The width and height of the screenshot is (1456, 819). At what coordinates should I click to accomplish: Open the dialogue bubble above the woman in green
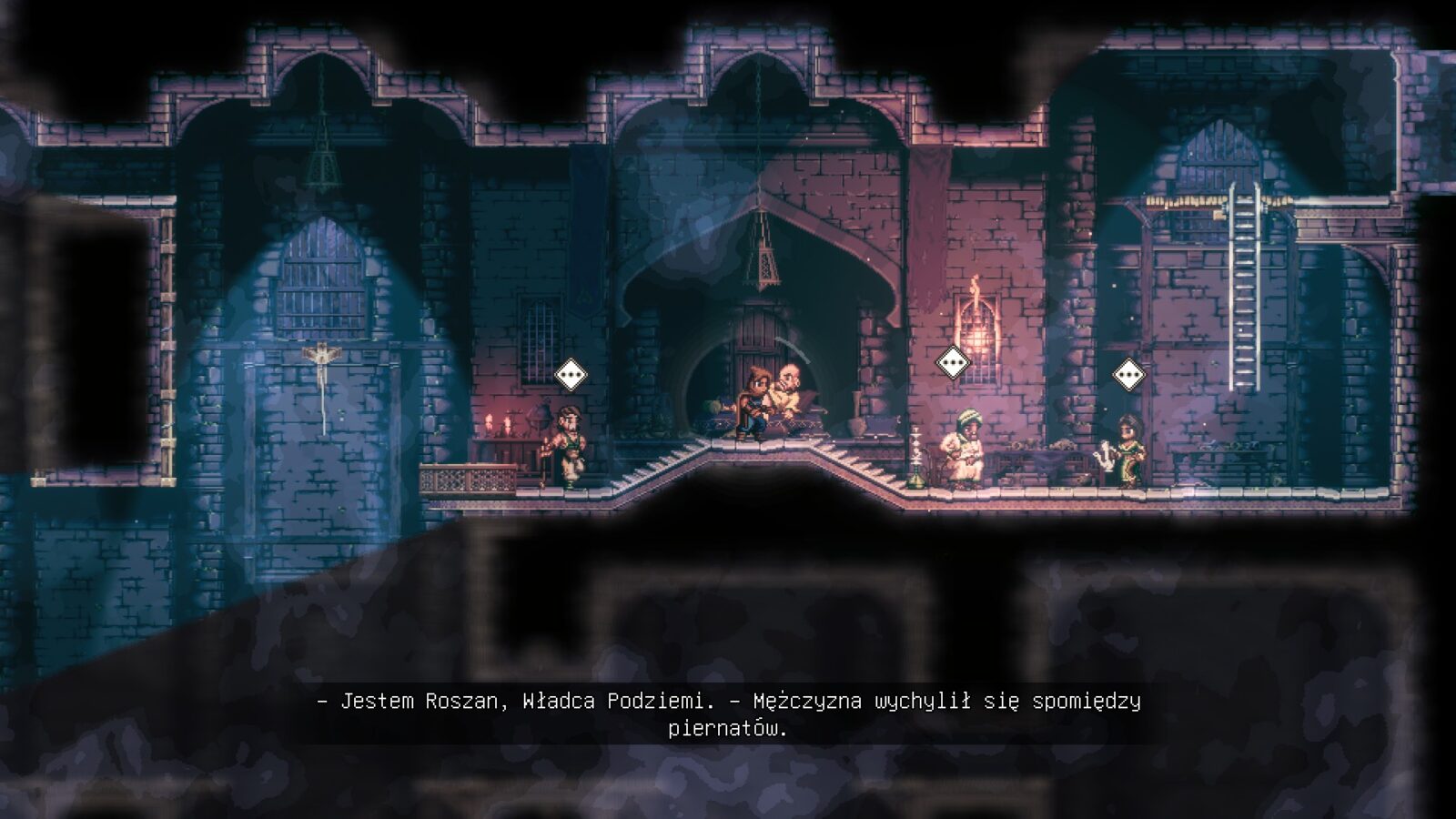pyautogui.click(x=1129, y=374)
